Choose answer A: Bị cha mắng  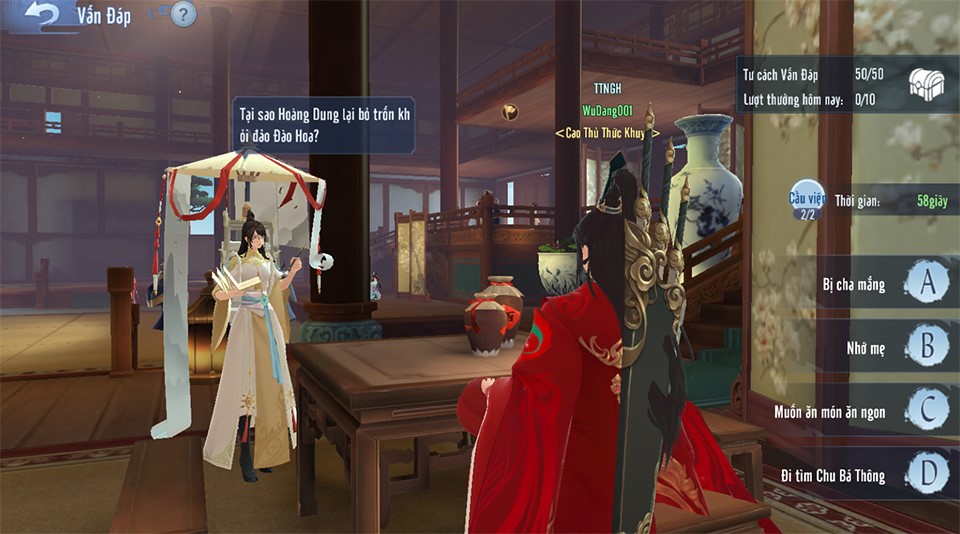[x=927, y=283]
